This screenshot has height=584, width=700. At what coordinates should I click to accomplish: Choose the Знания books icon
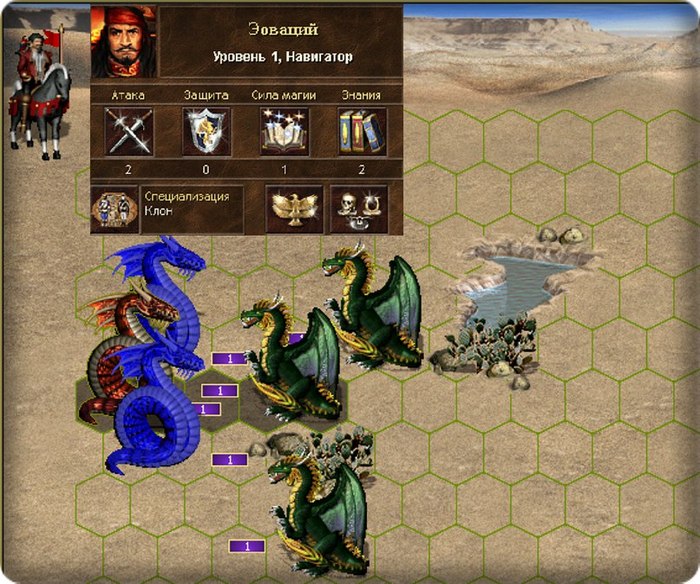(362, 131)
